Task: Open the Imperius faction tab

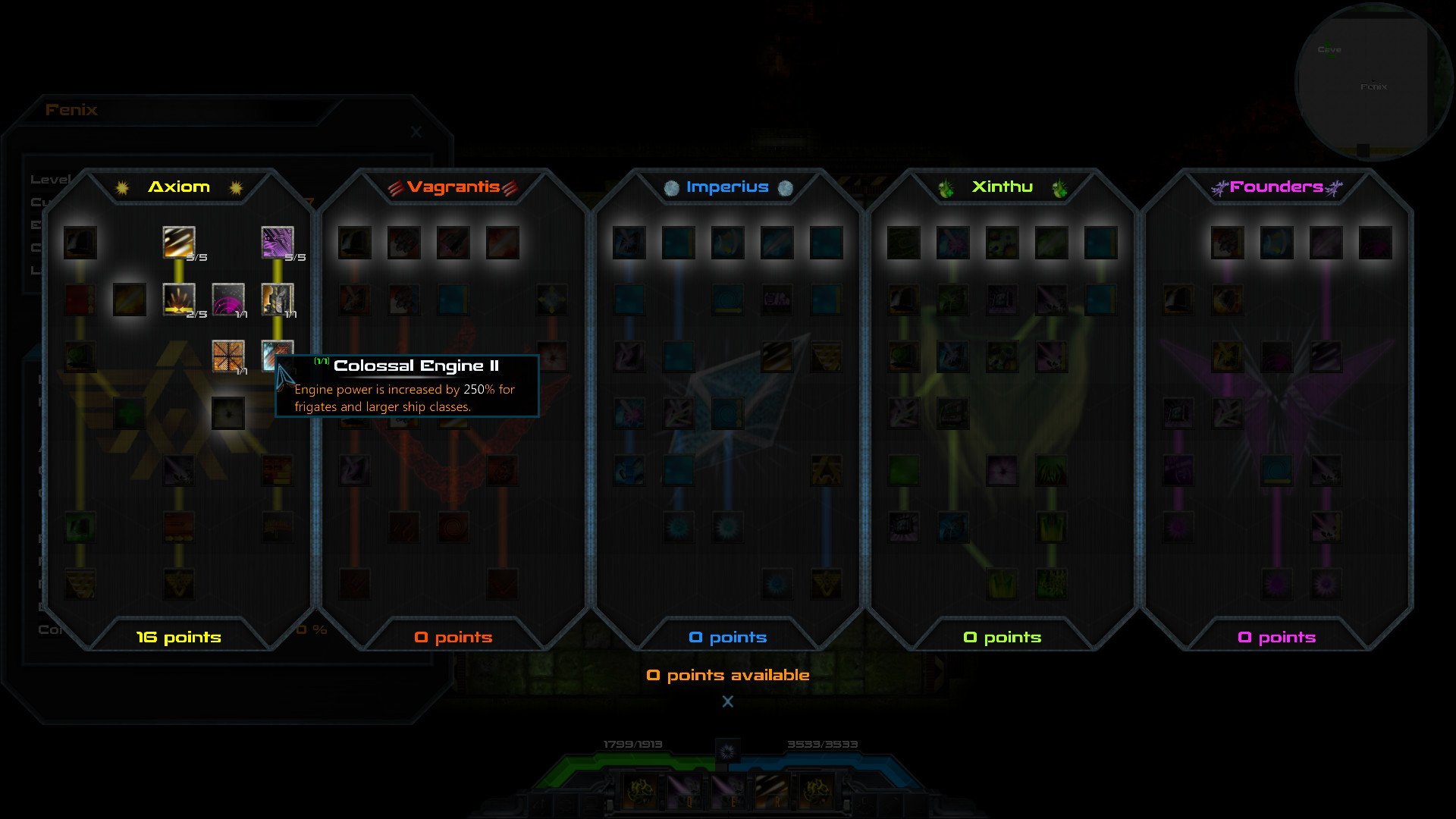Action: coord(726,187)
